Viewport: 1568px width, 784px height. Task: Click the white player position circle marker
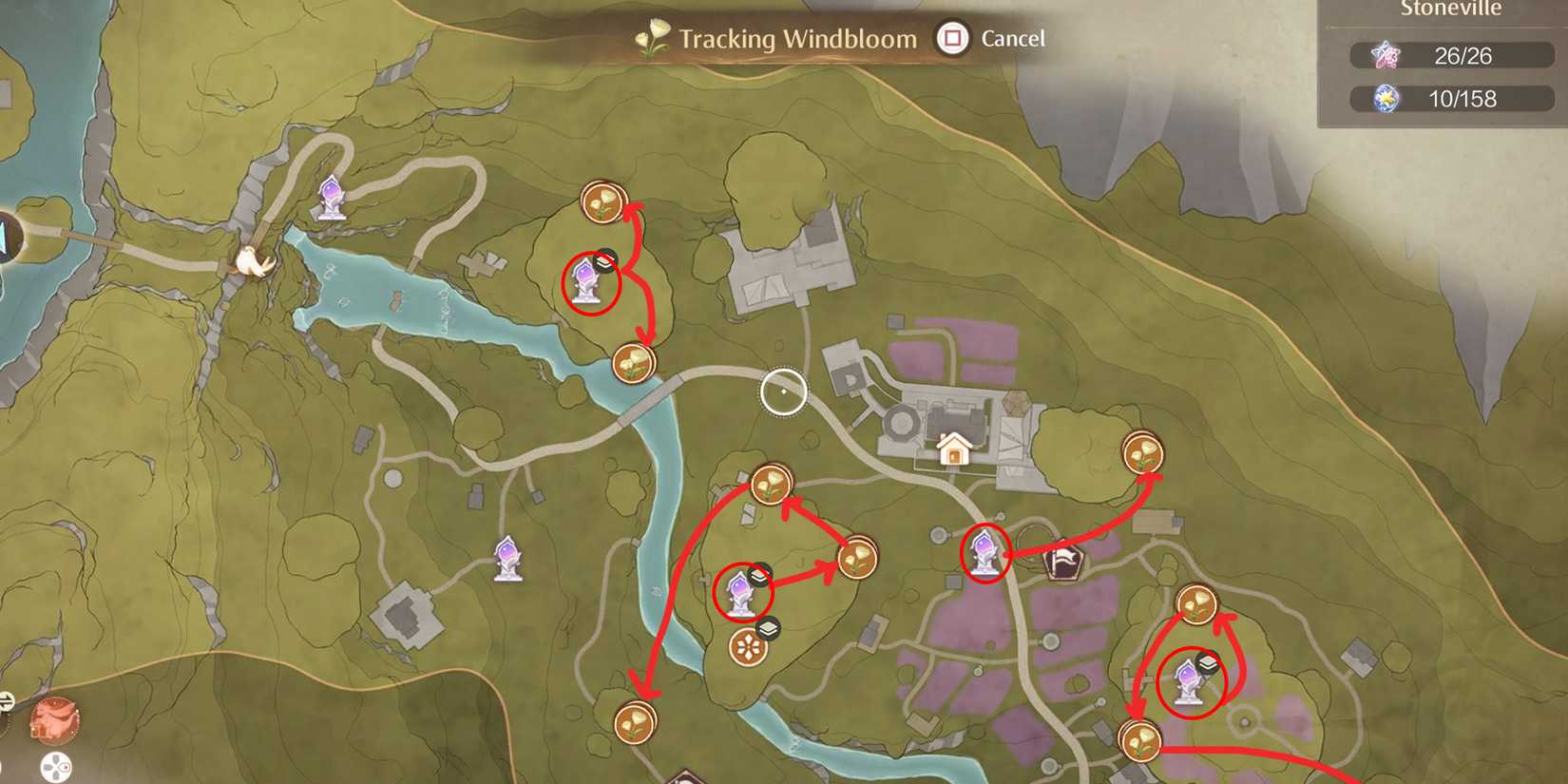[781, 391]
